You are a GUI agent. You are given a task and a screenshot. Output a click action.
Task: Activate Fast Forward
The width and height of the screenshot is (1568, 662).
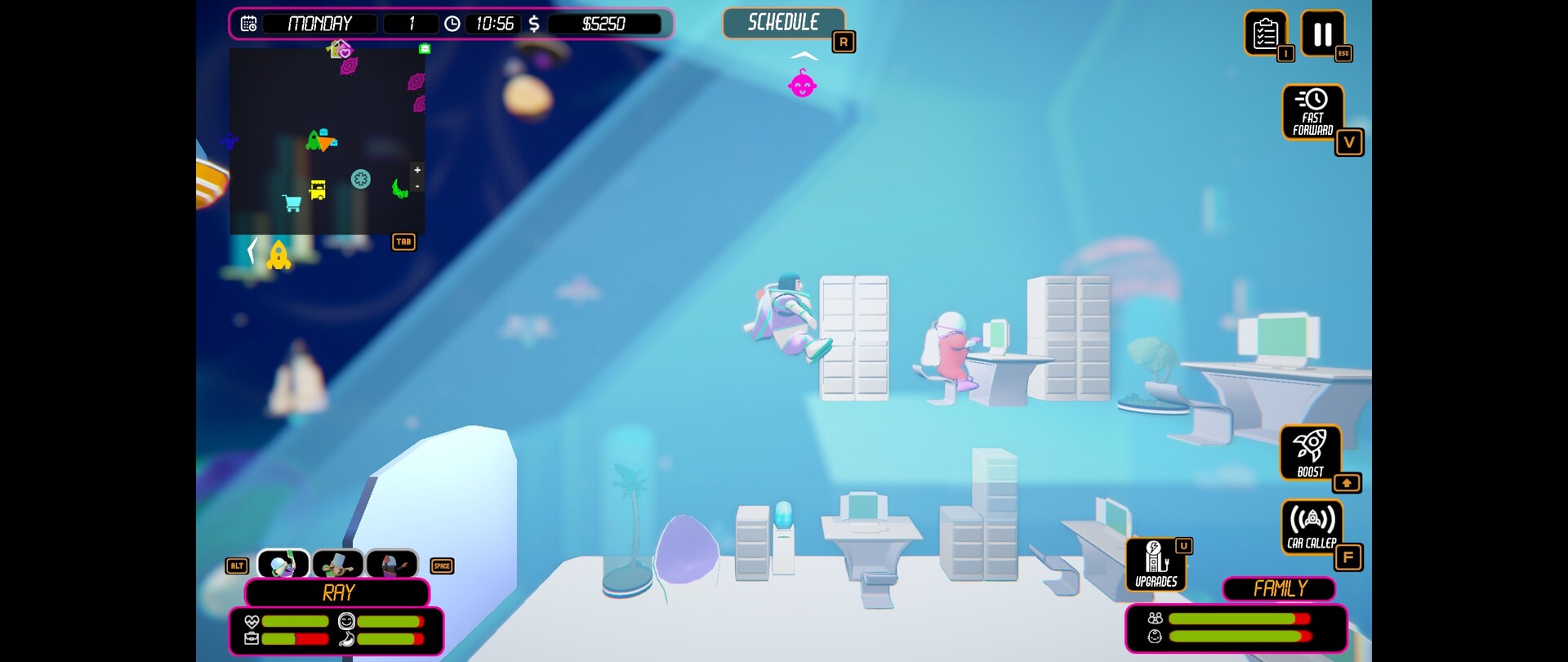pos(1312,112)
